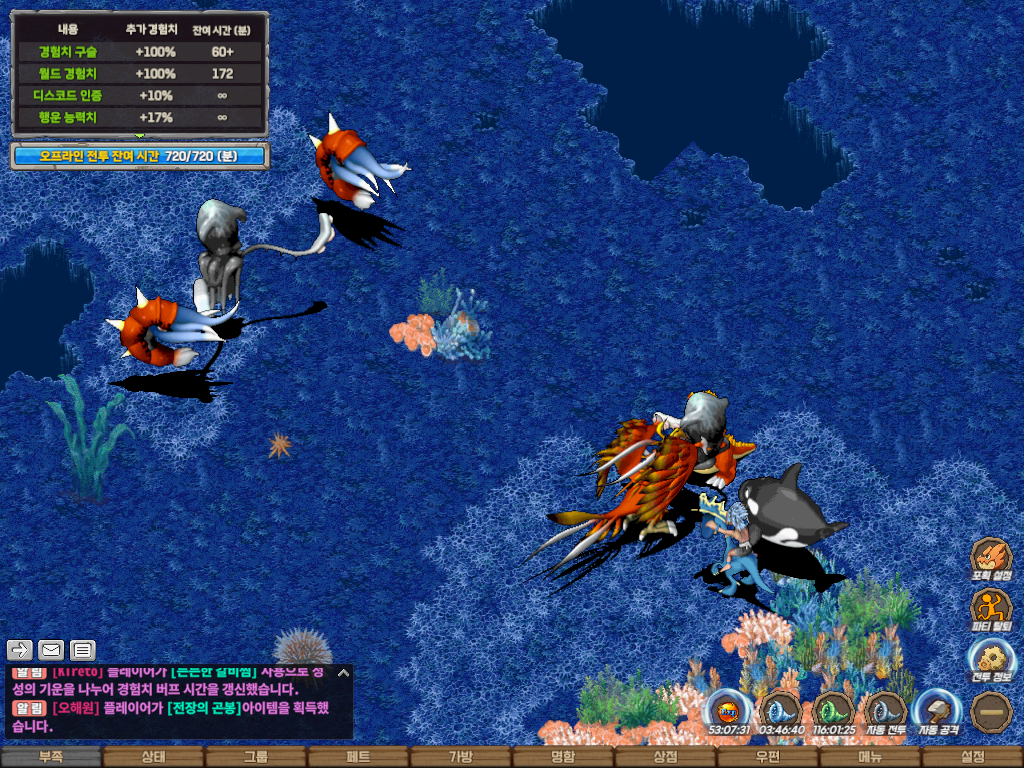Expand chat log with the up chevron
This screenshot has width=1024, height=768.
(343, 673)
